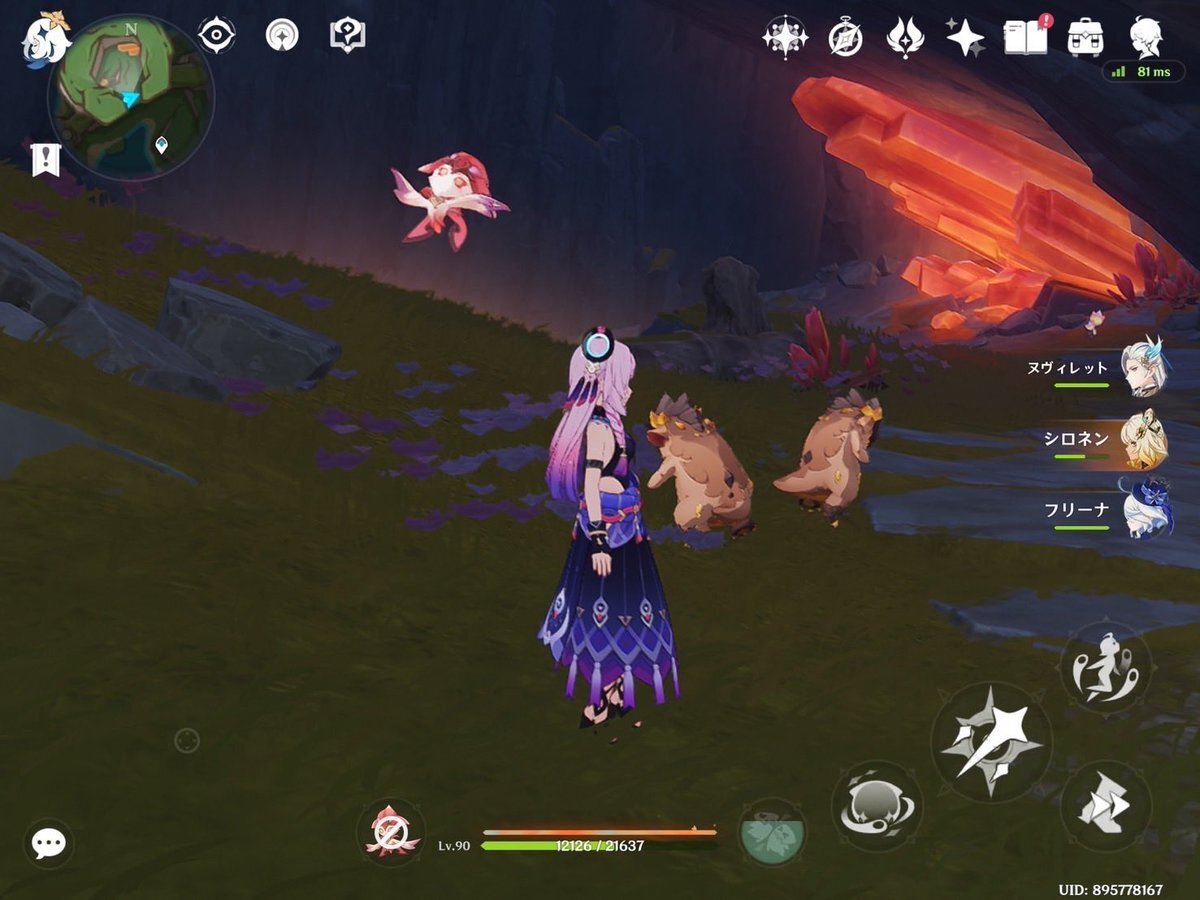This screenshot has height=900, width=1200.
Task: Switch to party member ヌヴィレット
Action: 1142,367
